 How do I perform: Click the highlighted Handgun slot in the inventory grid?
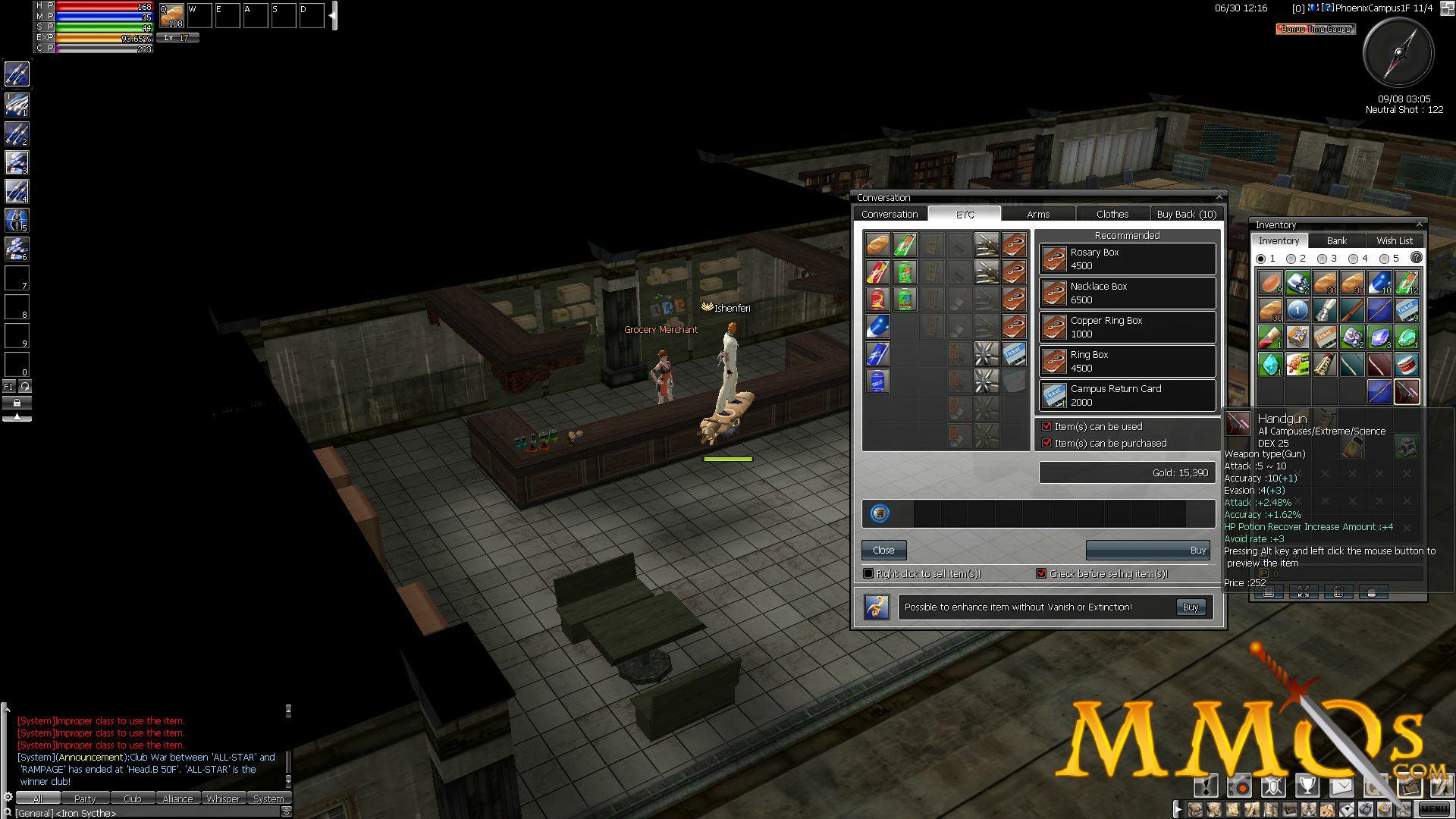point(1407,393)
